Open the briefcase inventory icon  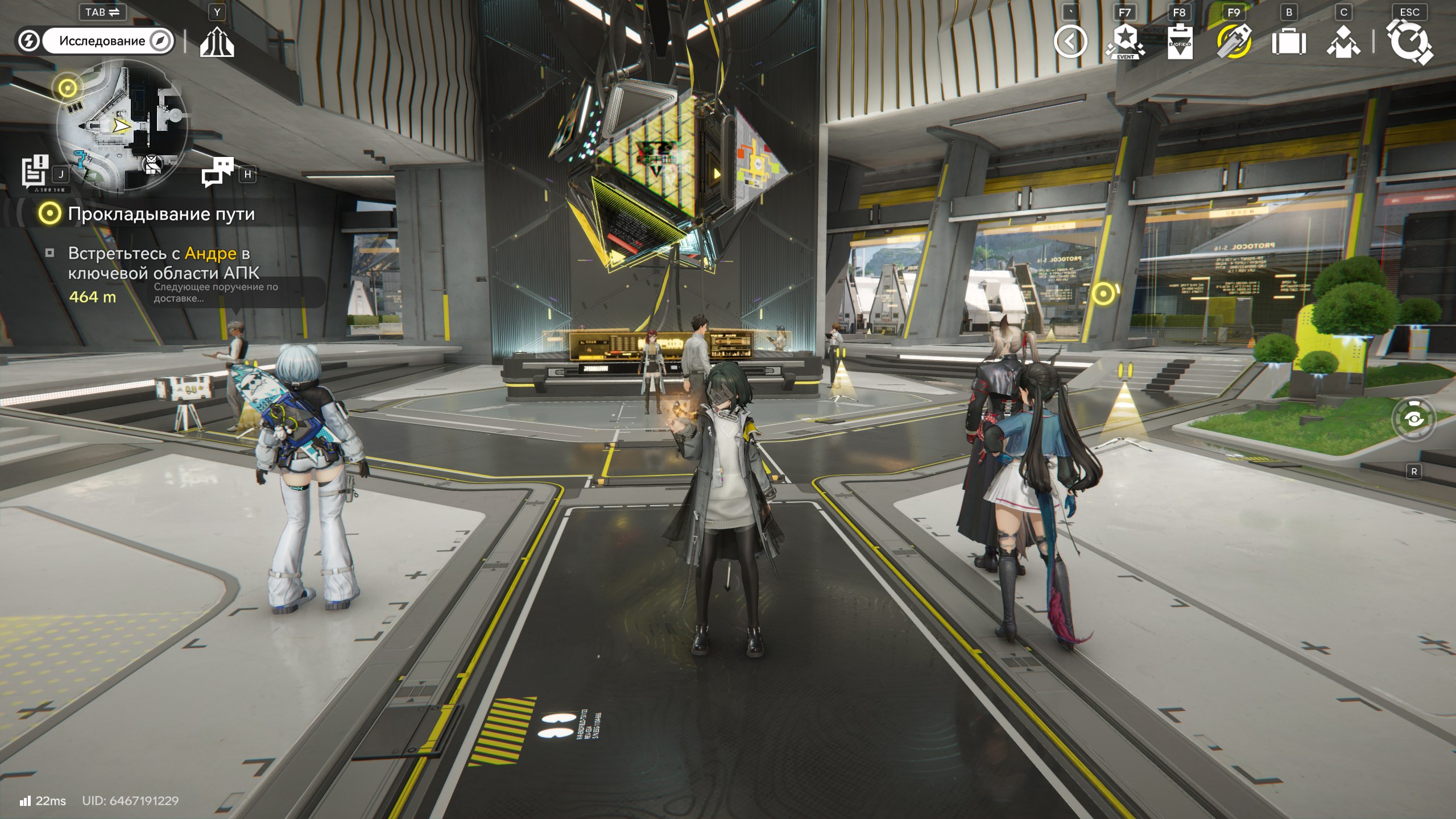pos(1288,42)
